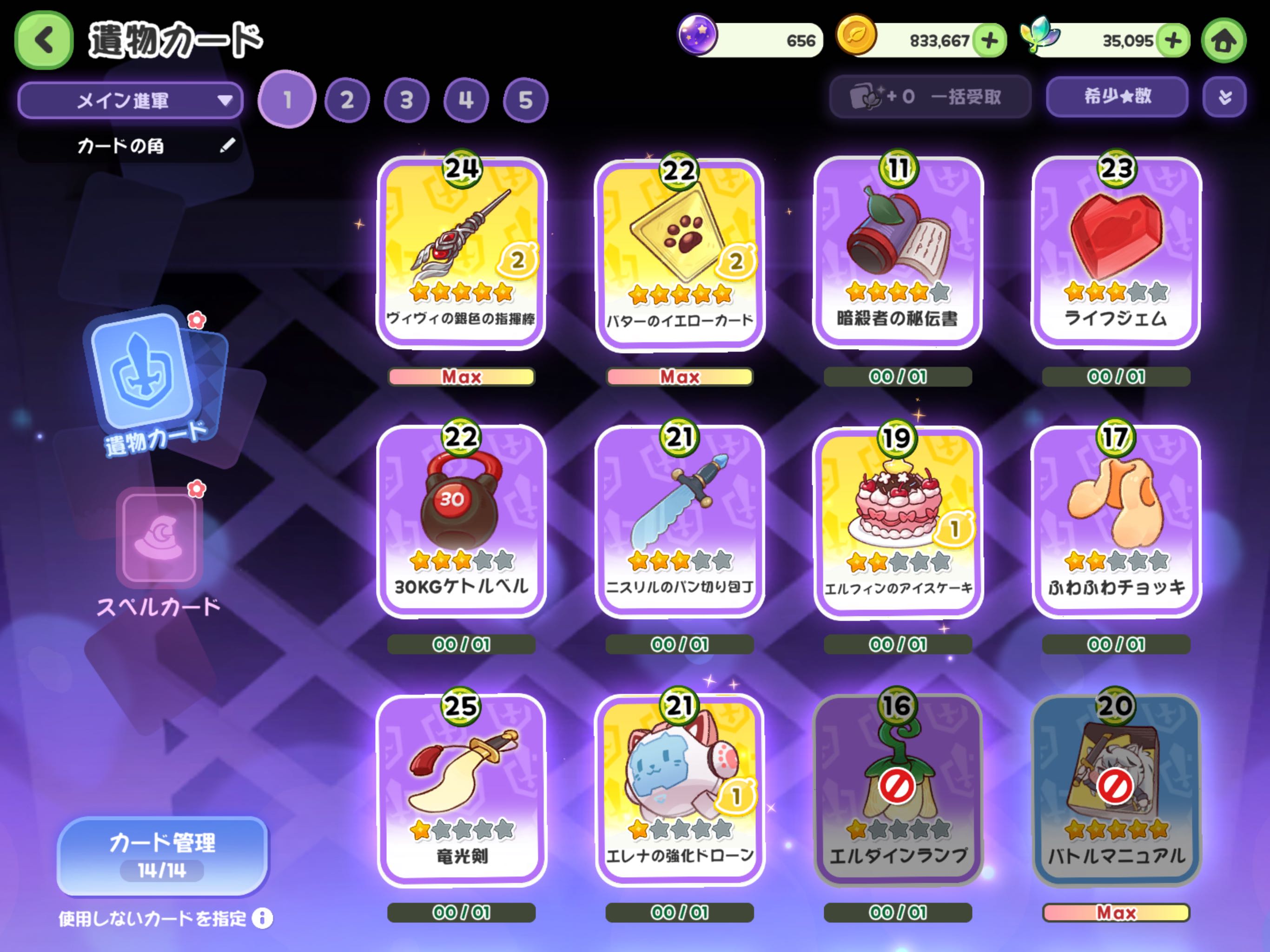Viewport: 1270px width, 952px height.
Task: Switch to deck preset 5
Action: [525, 100]
